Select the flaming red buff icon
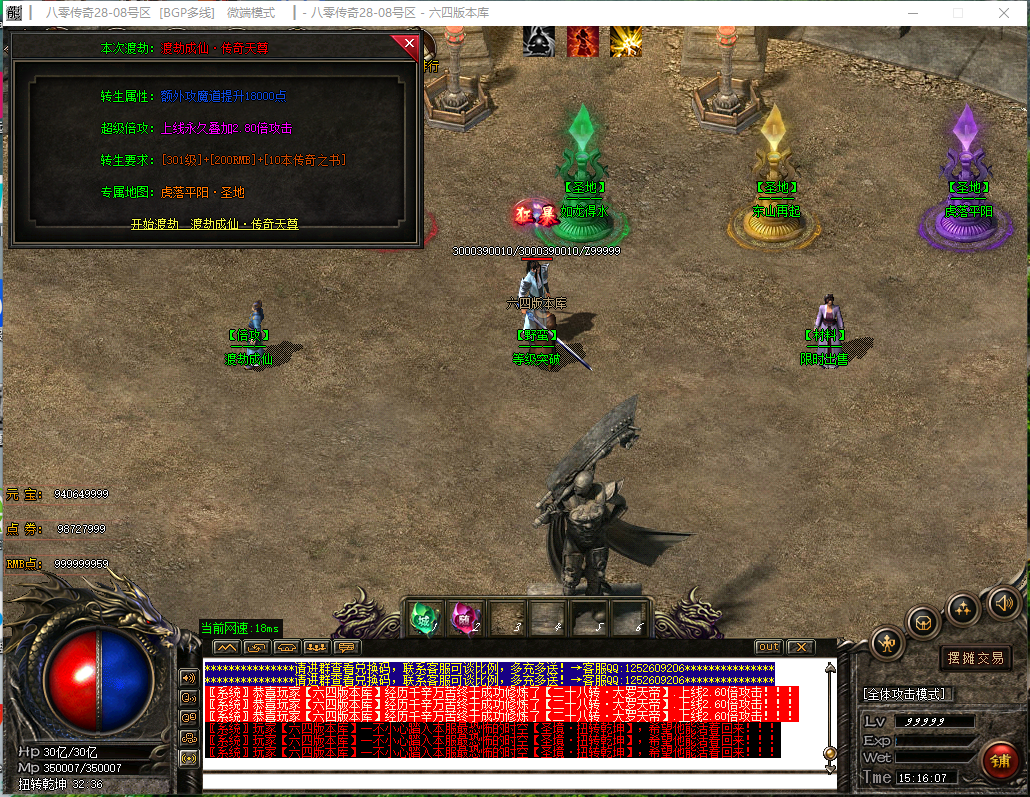 point(583,41)
